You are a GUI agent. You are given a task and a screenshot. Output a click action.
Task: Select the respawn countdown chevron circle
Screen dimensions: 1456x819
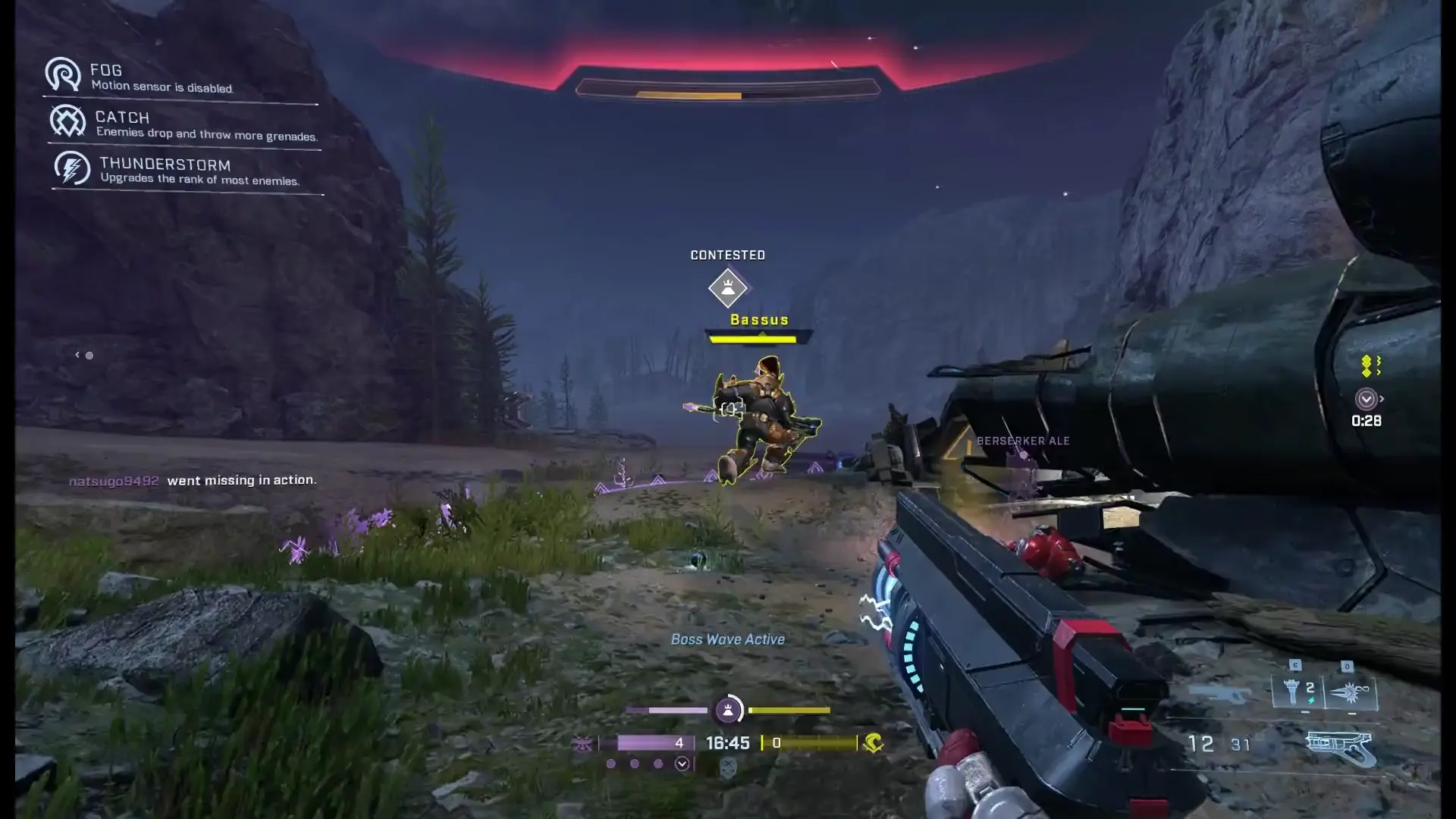click(1366, 399)
